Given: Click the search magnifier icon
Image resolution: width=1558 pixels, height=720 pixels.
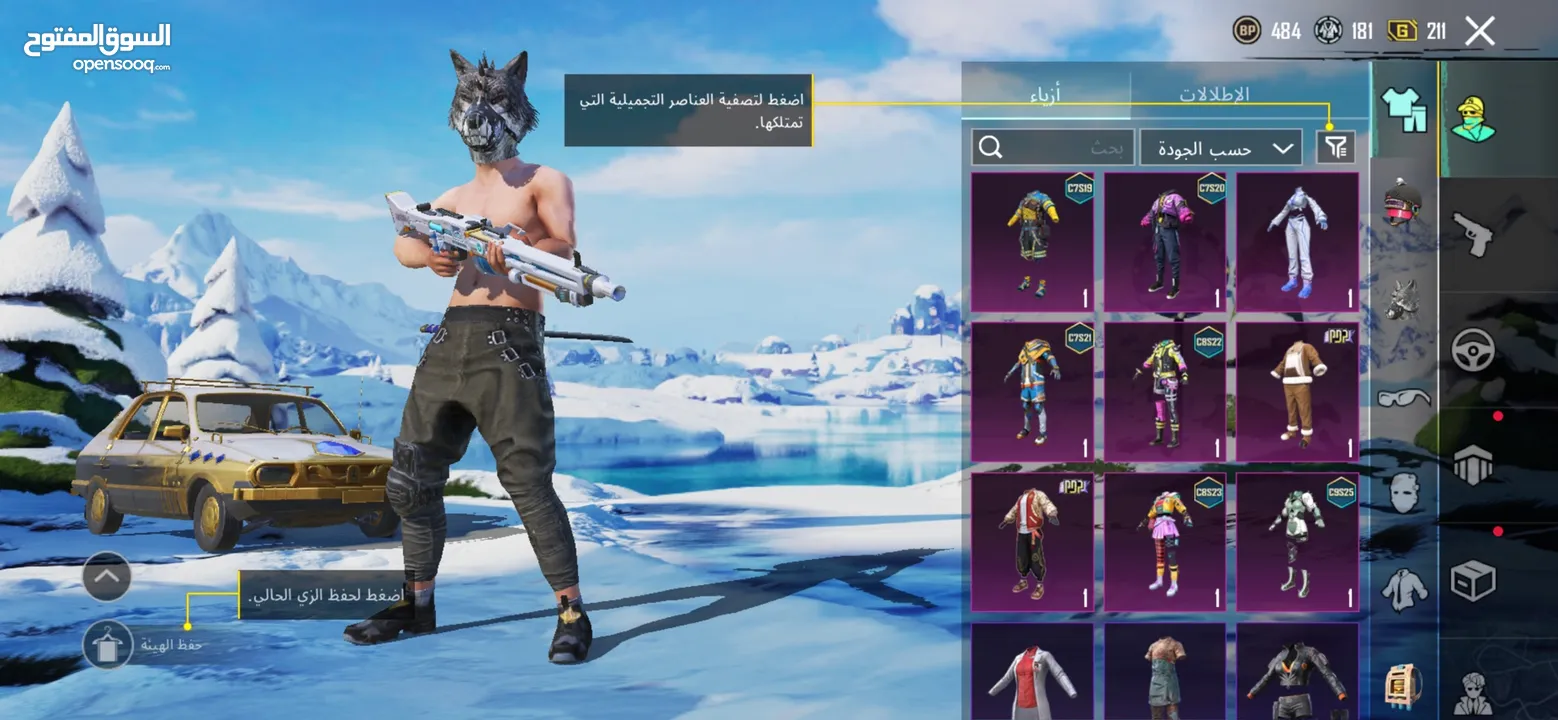Looking at the screenshot, I should [x=991, y=147].
